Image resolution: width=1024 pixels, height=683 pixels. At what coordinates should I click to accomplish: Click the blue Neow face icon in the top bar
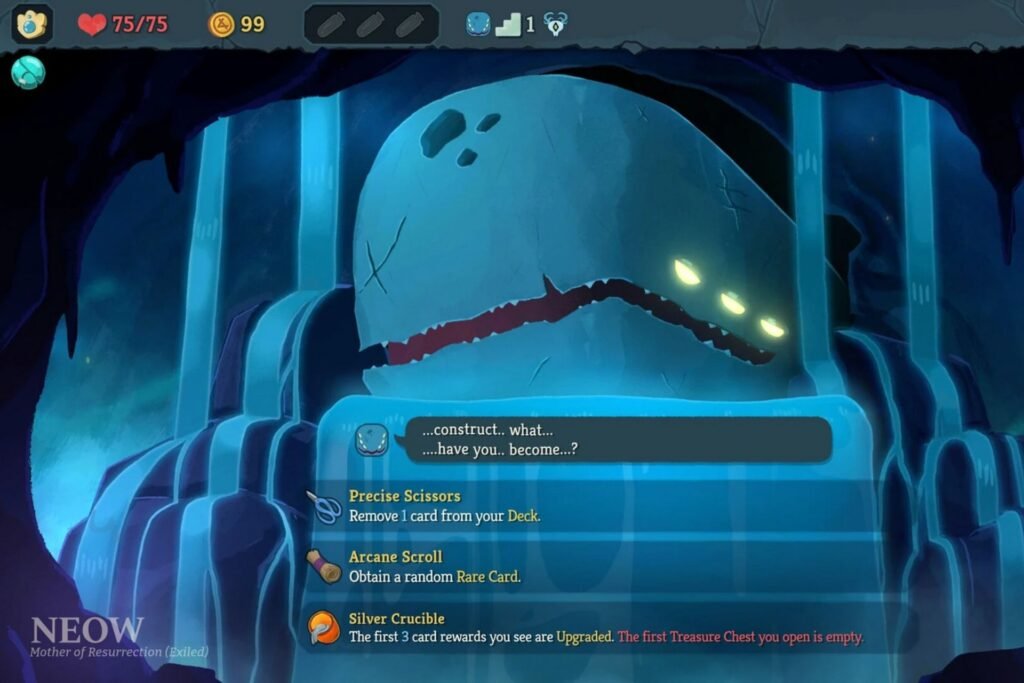(477, 24)
